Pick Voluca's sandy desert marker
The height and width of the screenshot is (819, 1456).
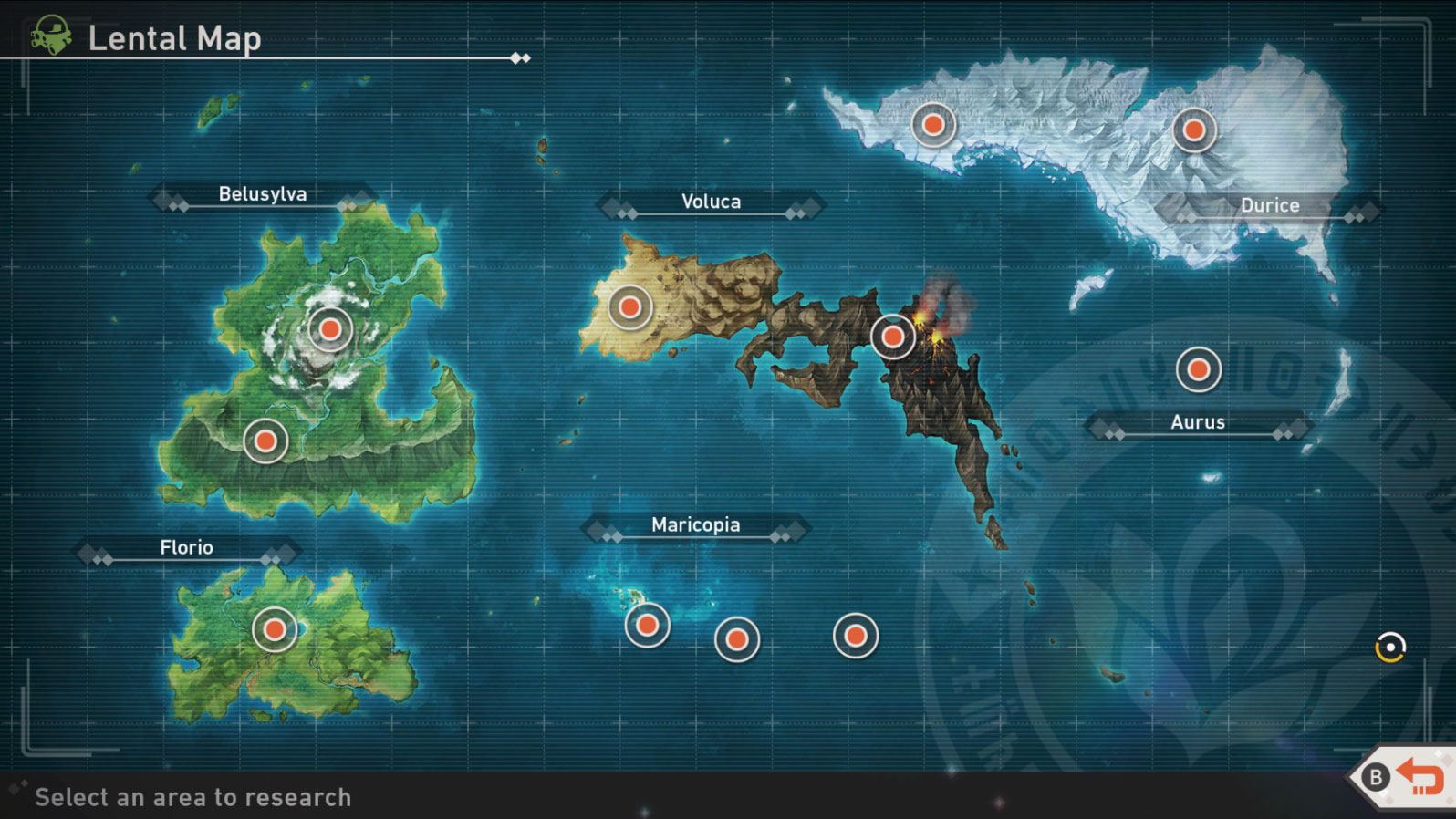[x=629, y=307]
